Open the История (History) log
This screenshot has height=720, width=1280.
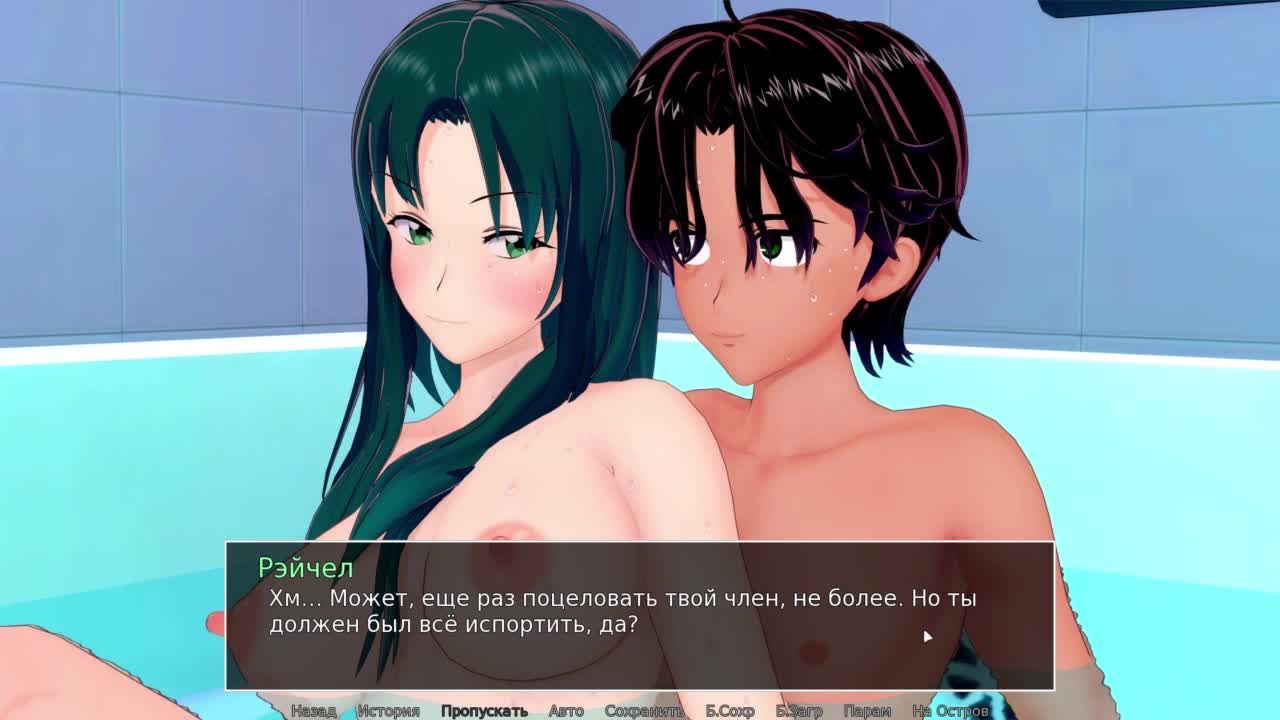[388, 711]
